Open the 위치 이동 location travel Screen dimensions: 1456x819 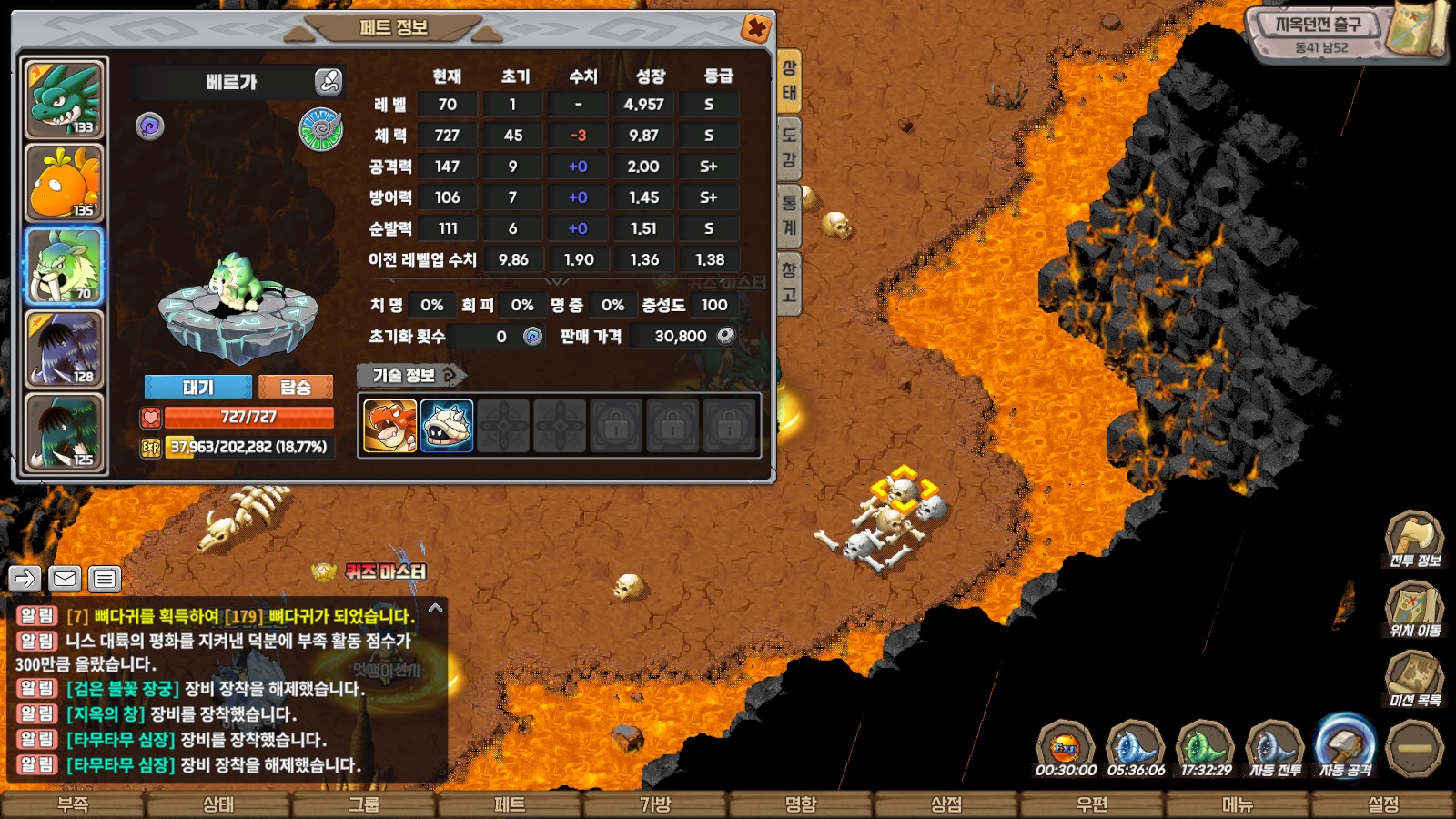(1414, 609)
